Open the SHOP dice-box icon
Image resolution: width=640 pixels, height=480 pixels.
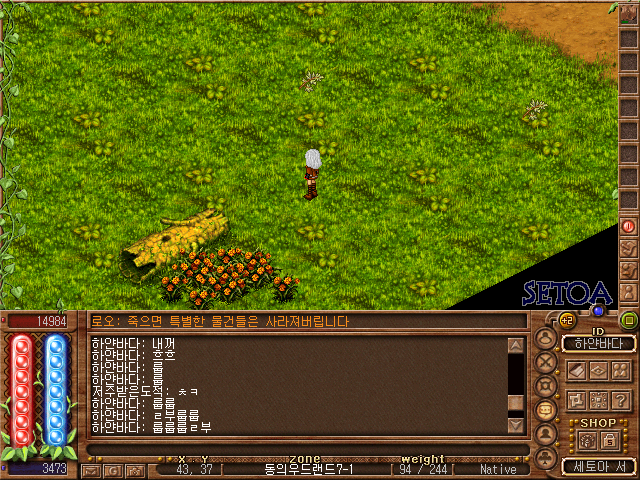pos(588,441)
